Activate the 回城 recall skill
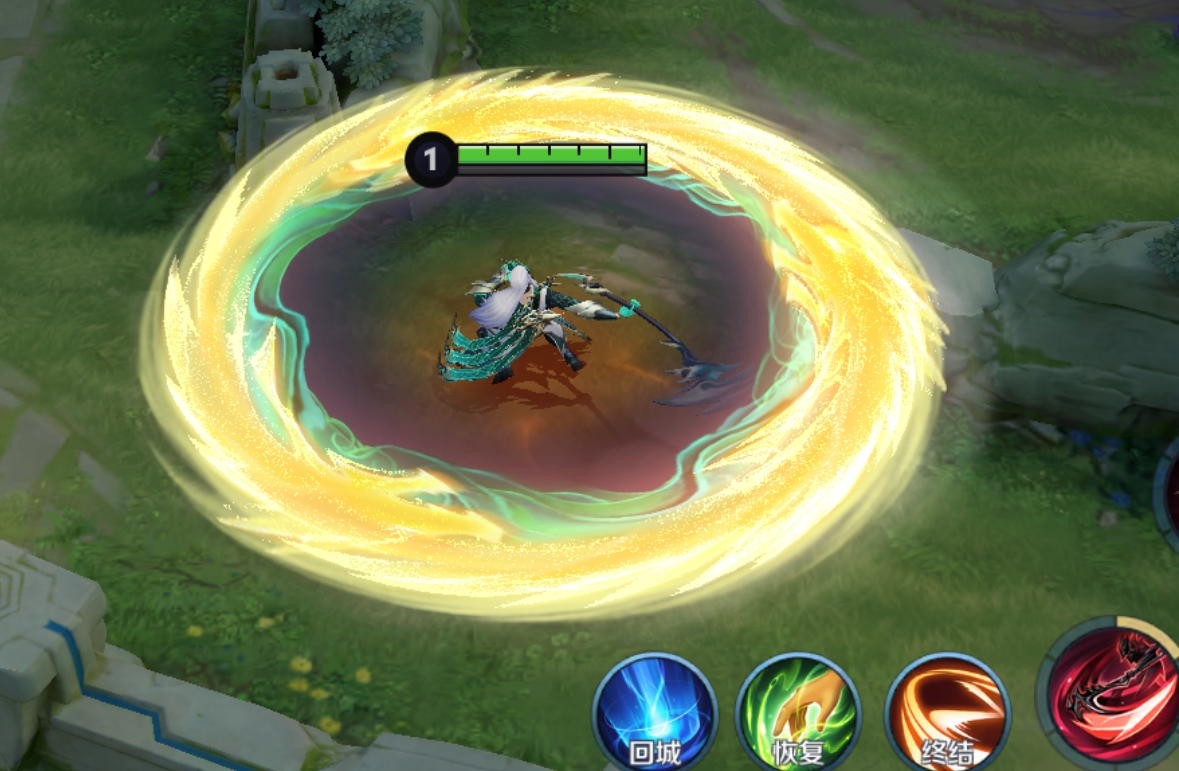This screenshot has width=1179, height=771. click(x=655, y=713)
